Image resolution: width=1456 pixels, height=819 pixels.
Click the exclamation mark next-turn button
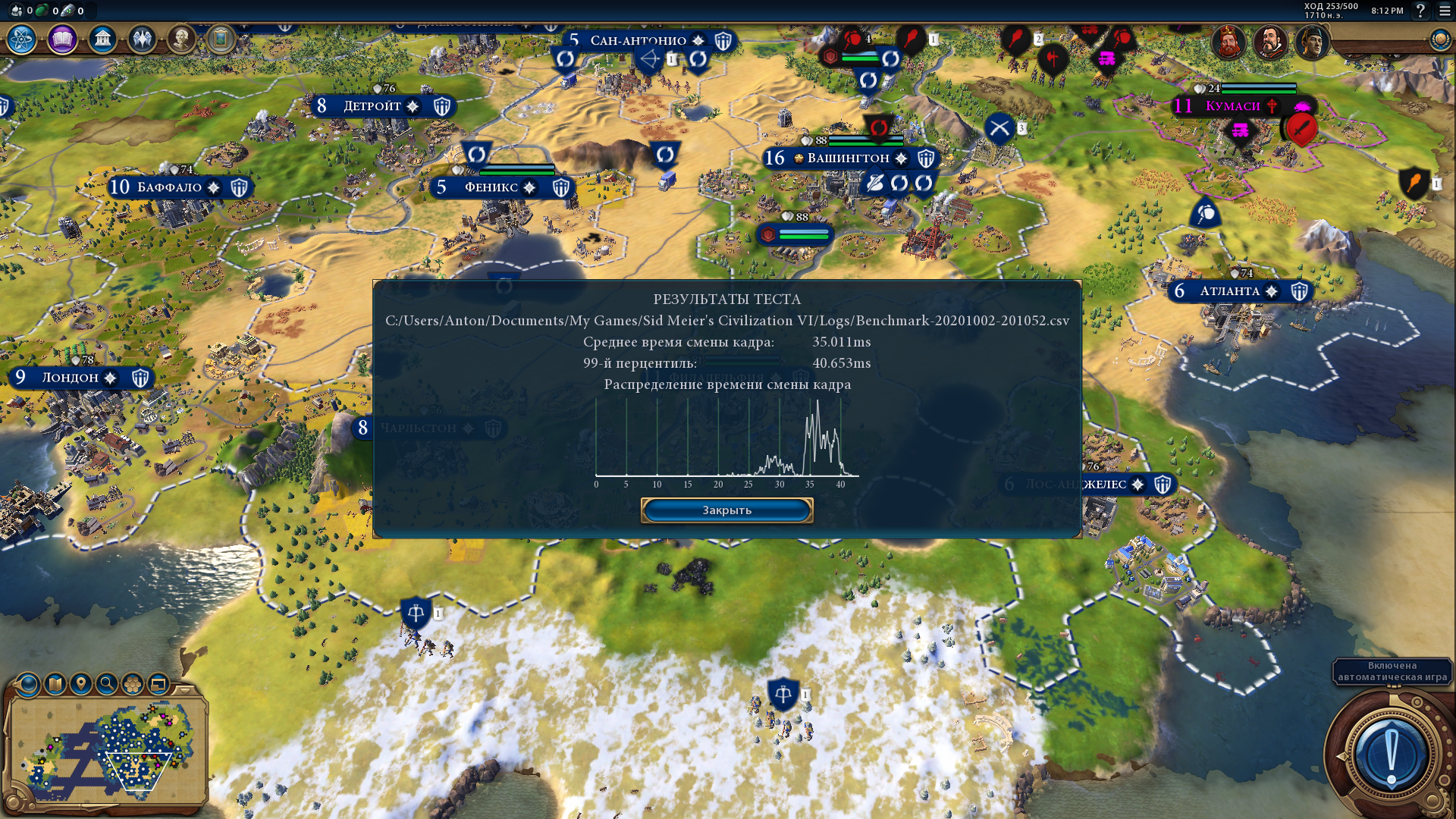tap(1391, 755)
